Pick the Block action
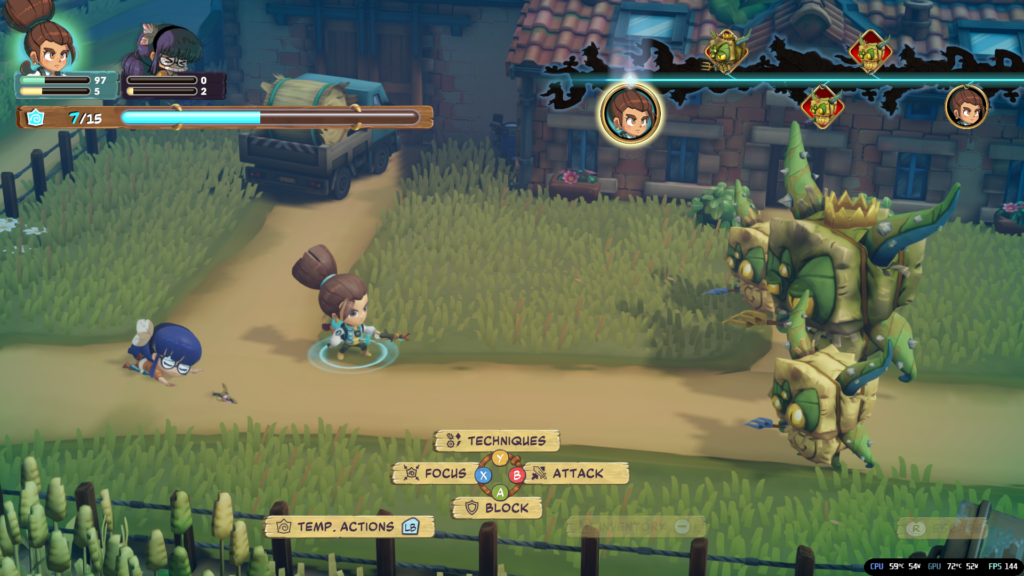The width and height of the screenshot is (1024, 576). point(497,508)
